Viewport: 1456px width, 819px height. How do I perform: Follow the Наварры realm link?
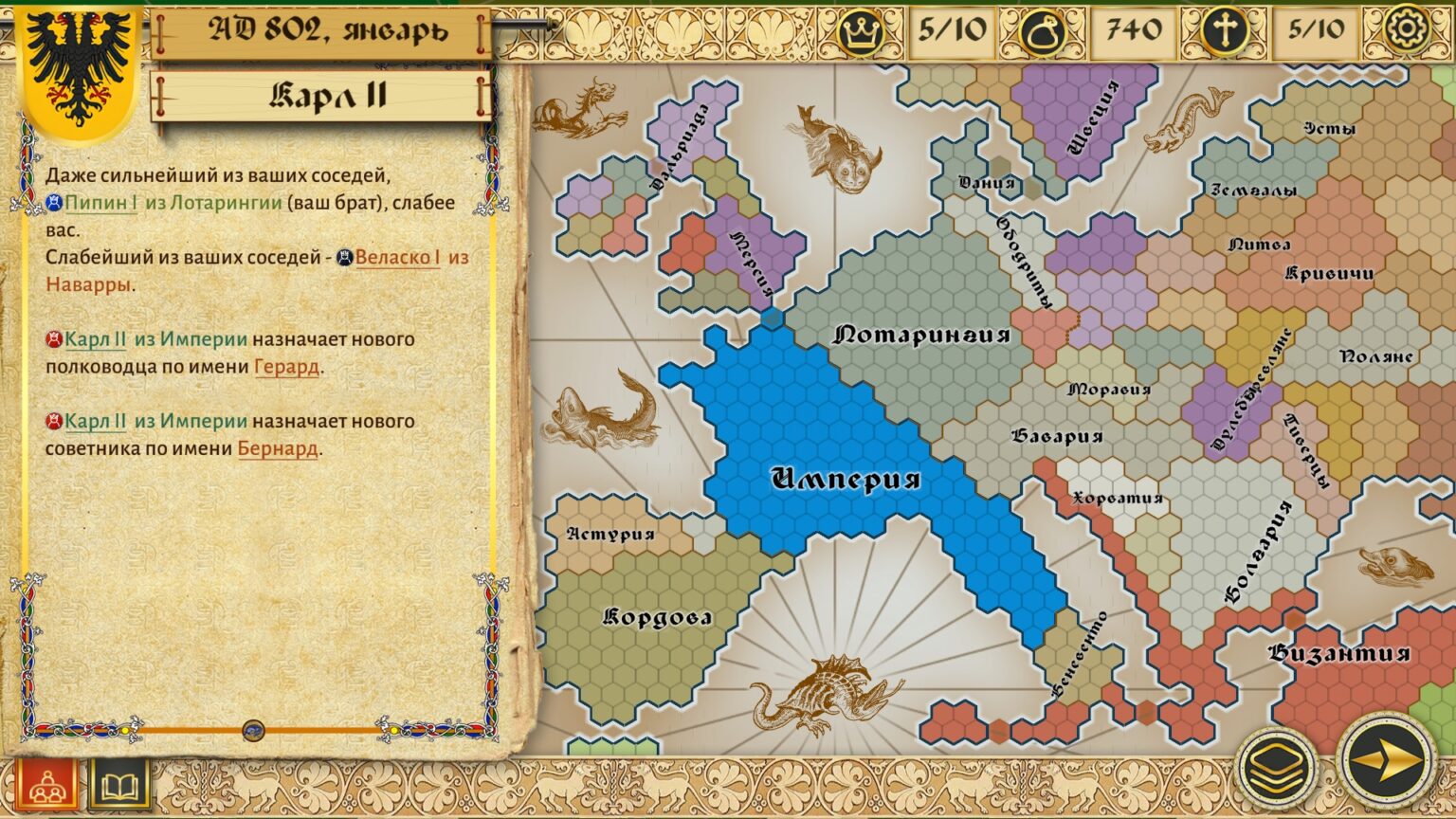[x=87, y=284]
